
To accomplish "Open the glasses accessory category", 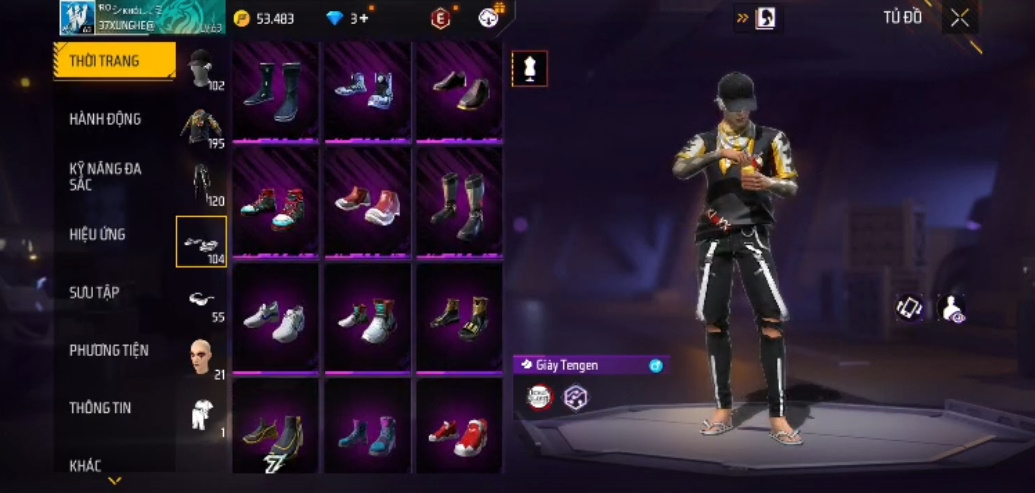I will [x=202, y=300].
